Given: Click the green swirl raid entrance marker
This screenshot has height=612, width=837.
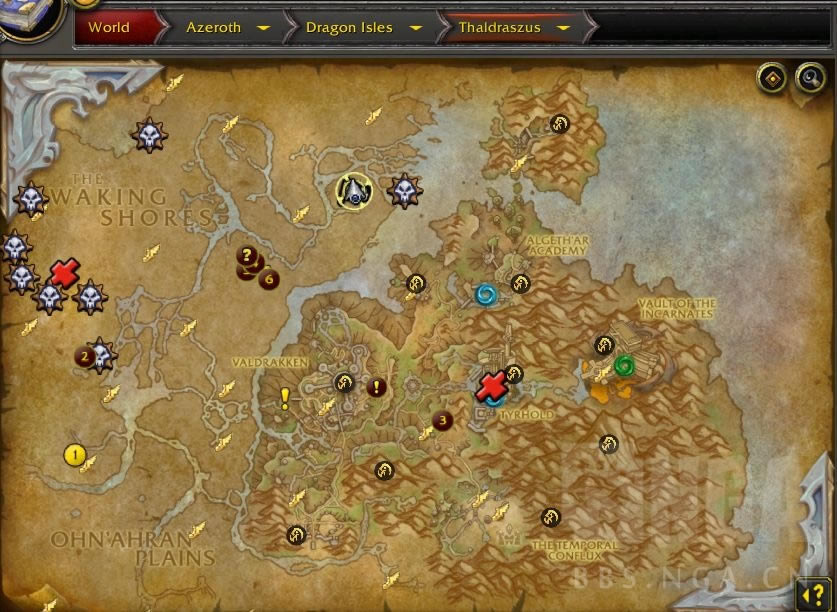Looking at the screenshot, I should pyautogui.click(x=624, y=365).
